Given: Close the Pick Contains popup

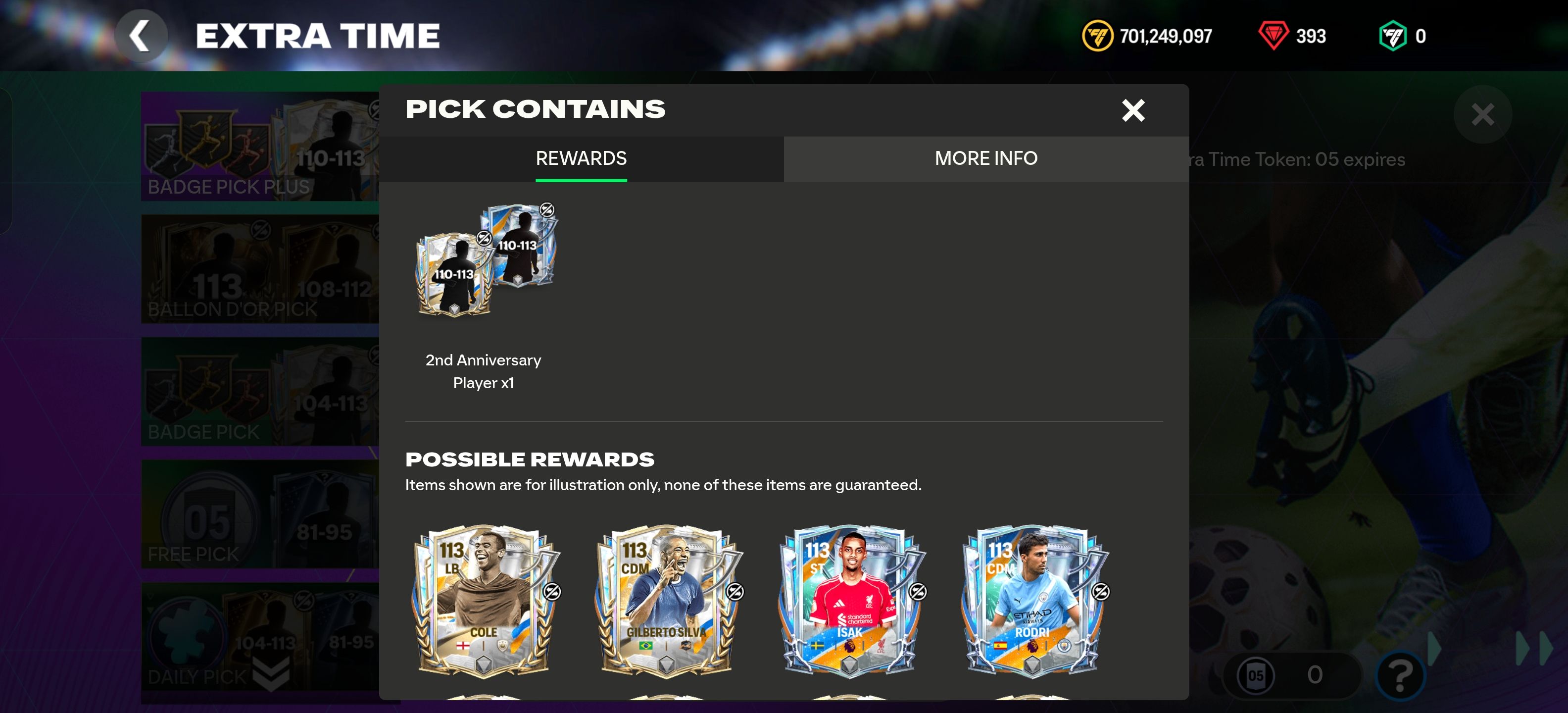Looking at the screenshot, I should click(1133, 110).
